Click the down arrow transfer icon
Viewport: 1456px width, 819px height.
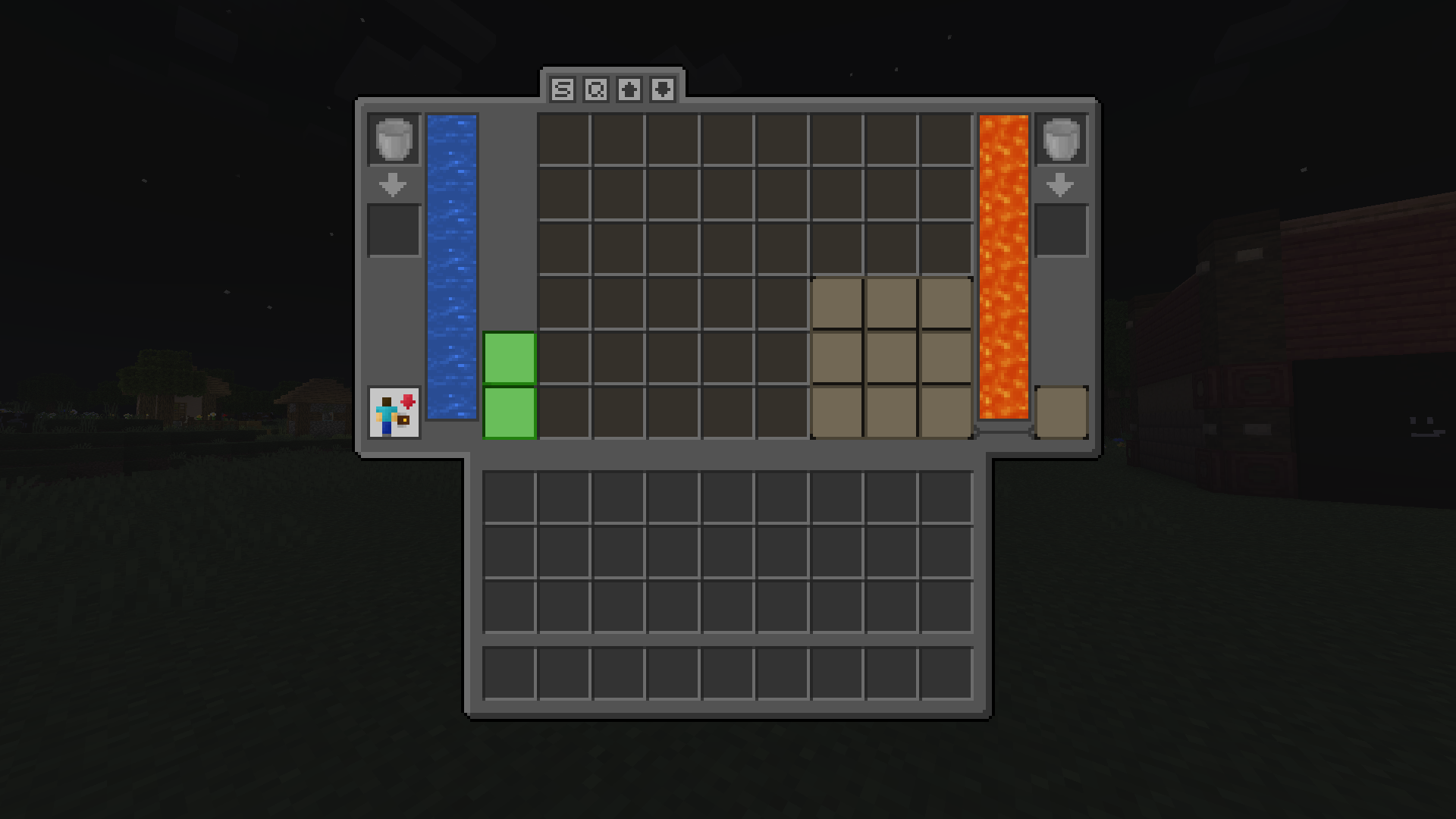662,89
